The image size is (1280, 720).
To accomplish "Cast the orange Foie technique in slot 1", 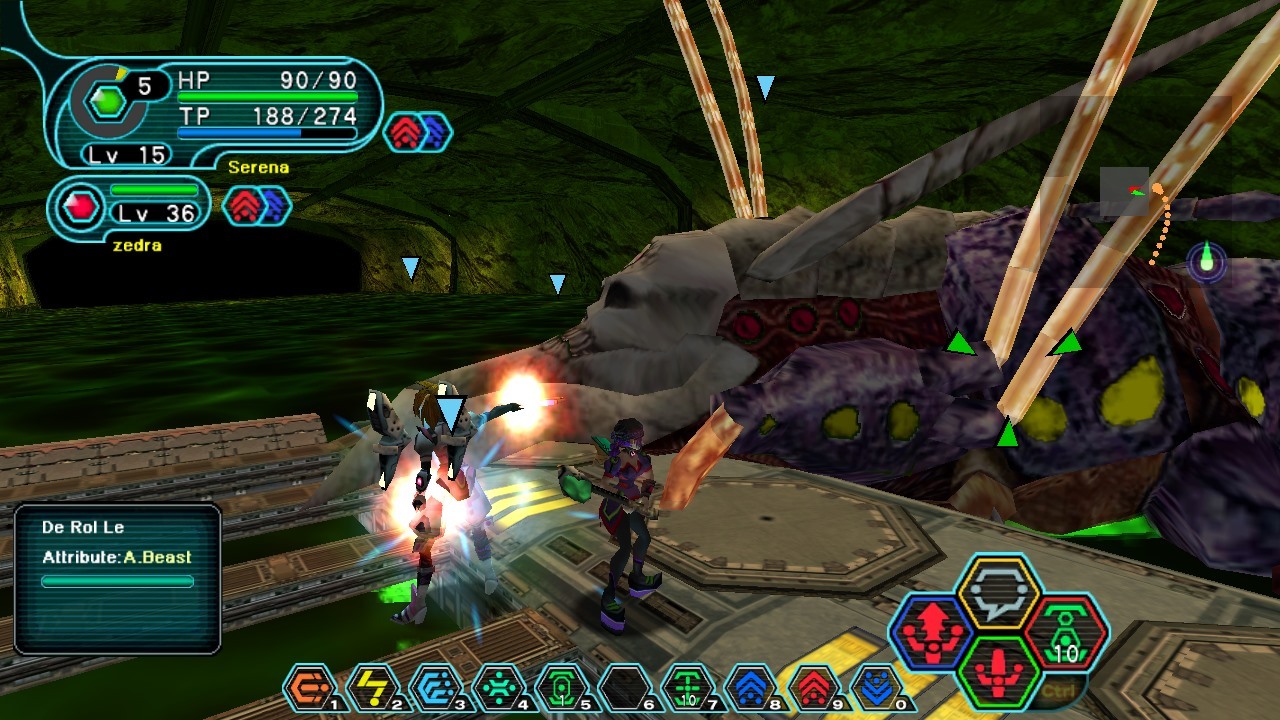I will point(309,686).
